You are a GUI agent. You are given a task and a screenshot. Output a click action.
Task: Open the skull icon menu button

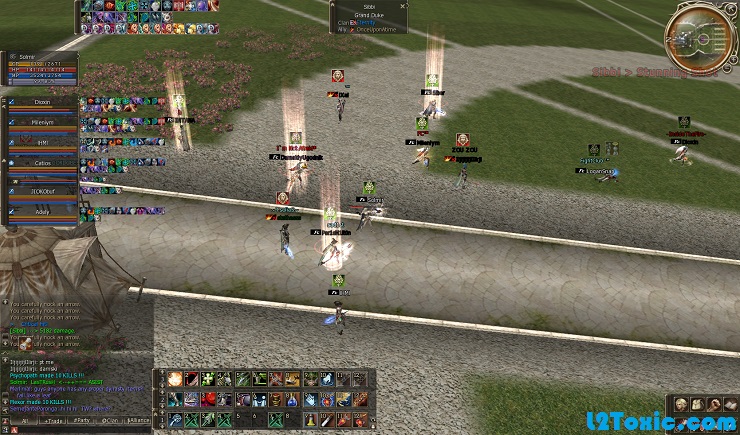680,405
